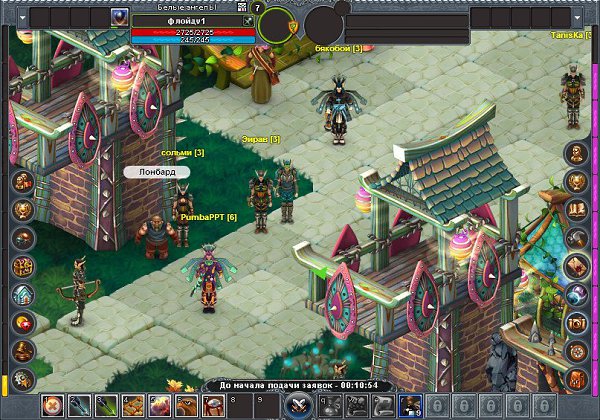Click the player portrait at top left
The height and width of the screenshot is (420, 600).
click(119, 17)
